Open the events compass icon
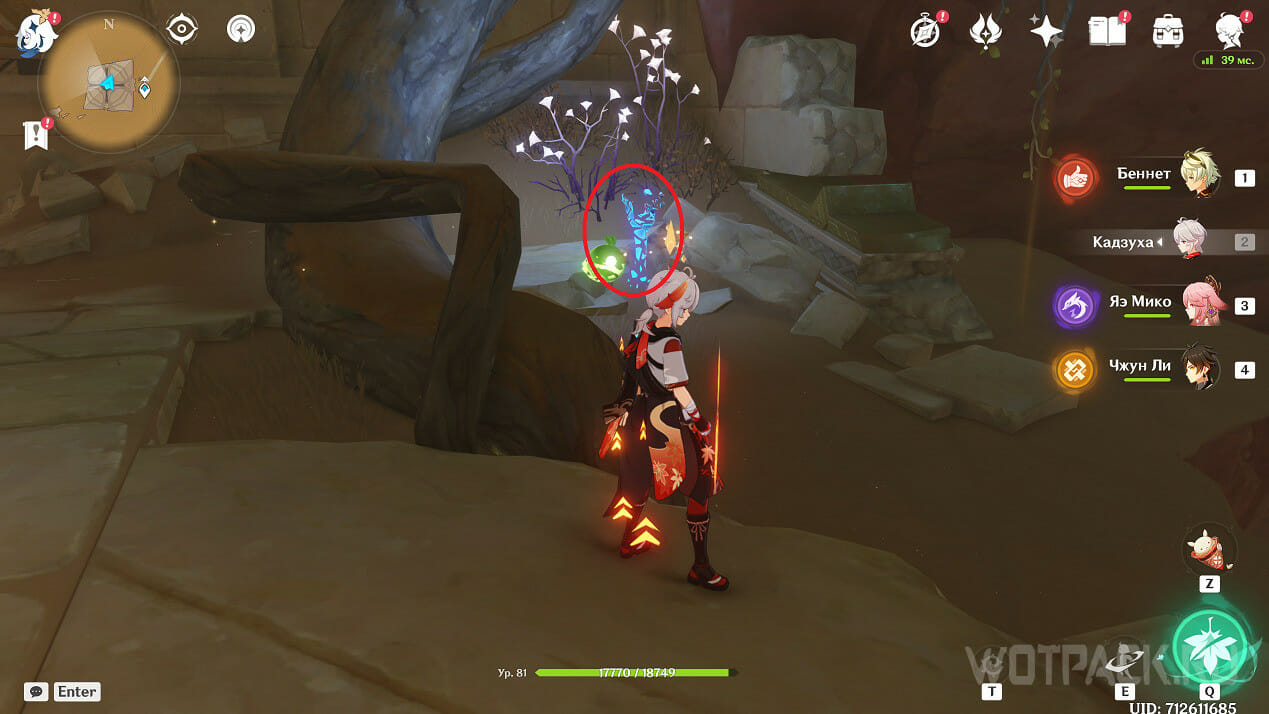Image resolution: width=1269 pixels, height=714 pixels. pos(925,31)
